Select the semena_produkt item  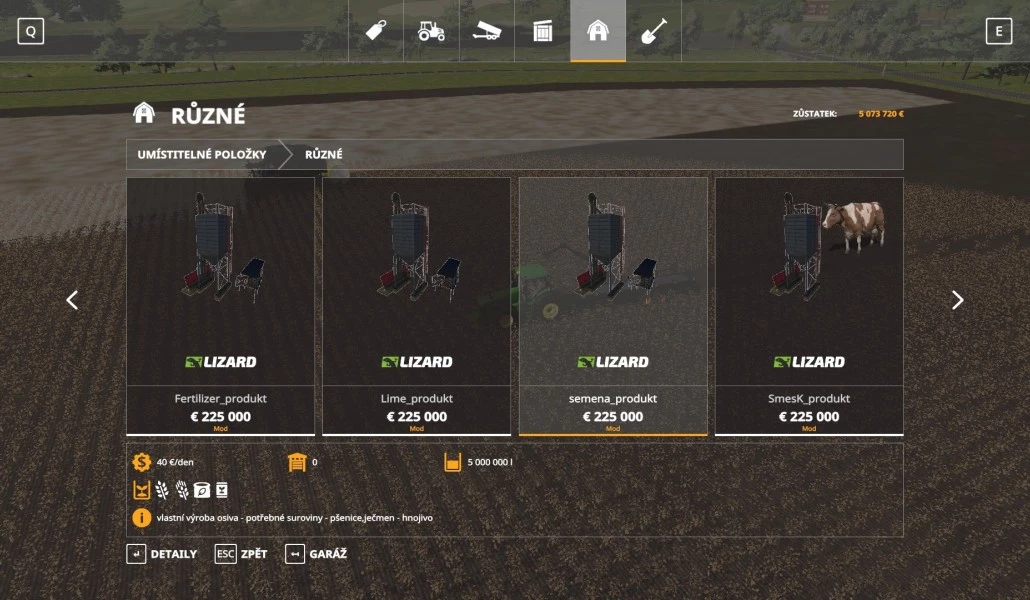(612, 305)
